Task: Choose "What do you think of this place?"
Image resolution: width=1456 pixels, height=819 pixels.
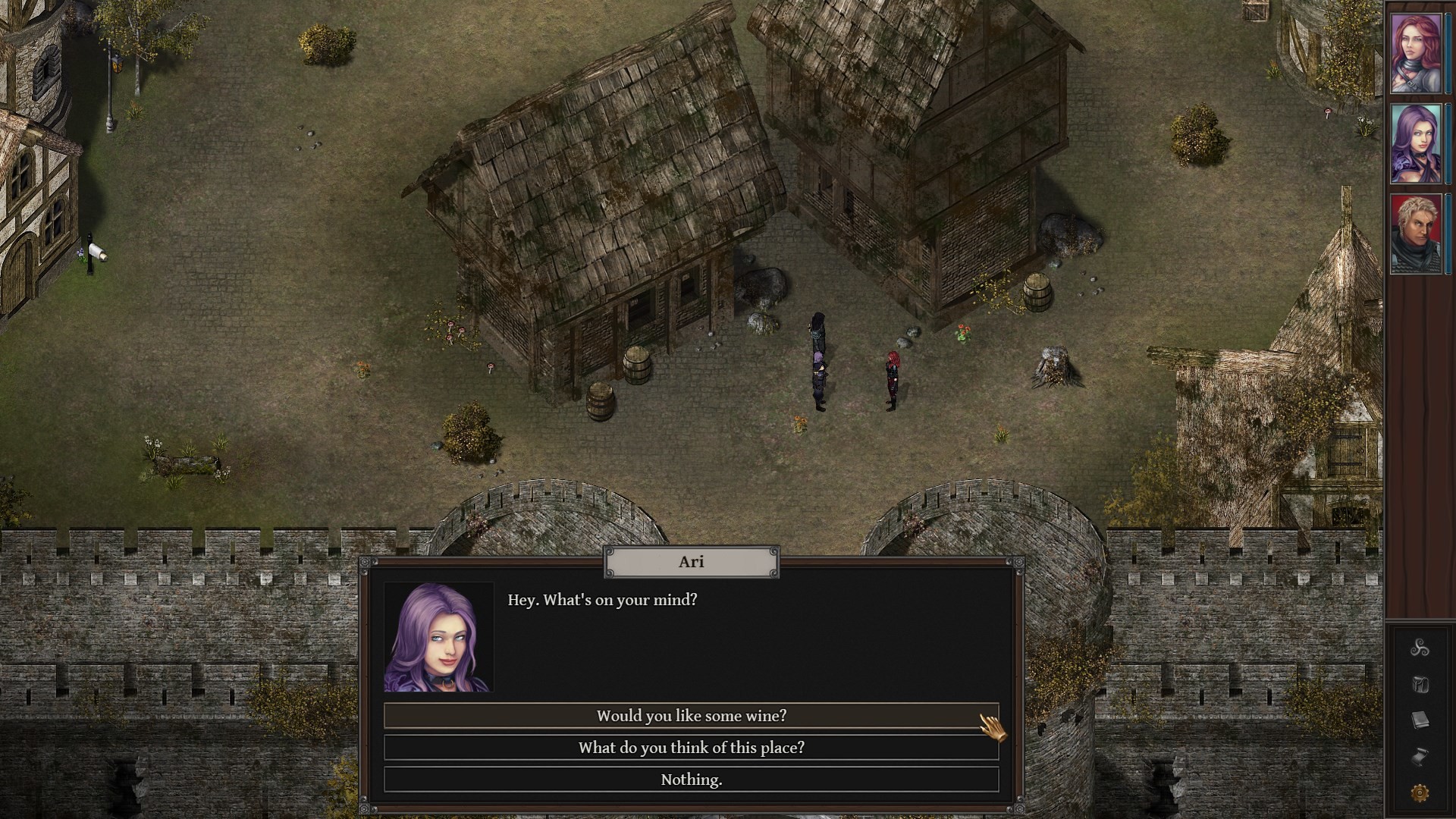Action: (x=690, y=747)
